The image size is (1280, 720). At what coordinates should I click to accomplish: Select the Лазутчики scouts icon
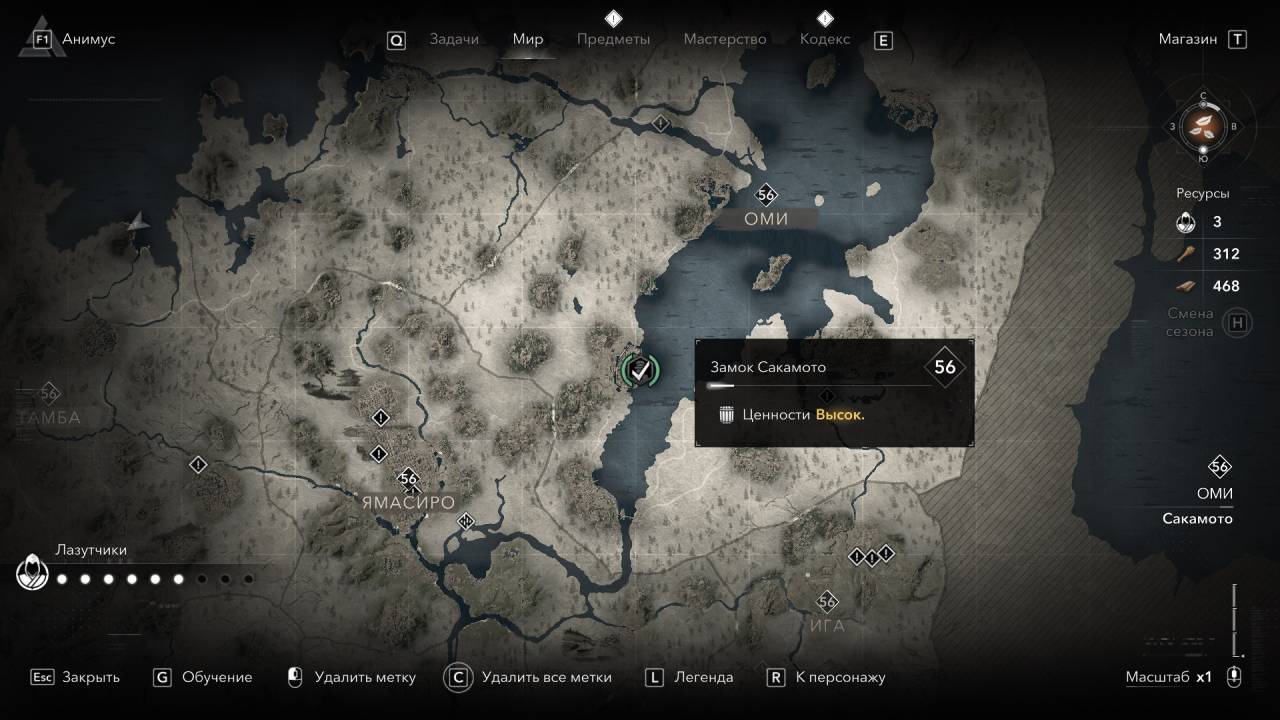point(33,575)
